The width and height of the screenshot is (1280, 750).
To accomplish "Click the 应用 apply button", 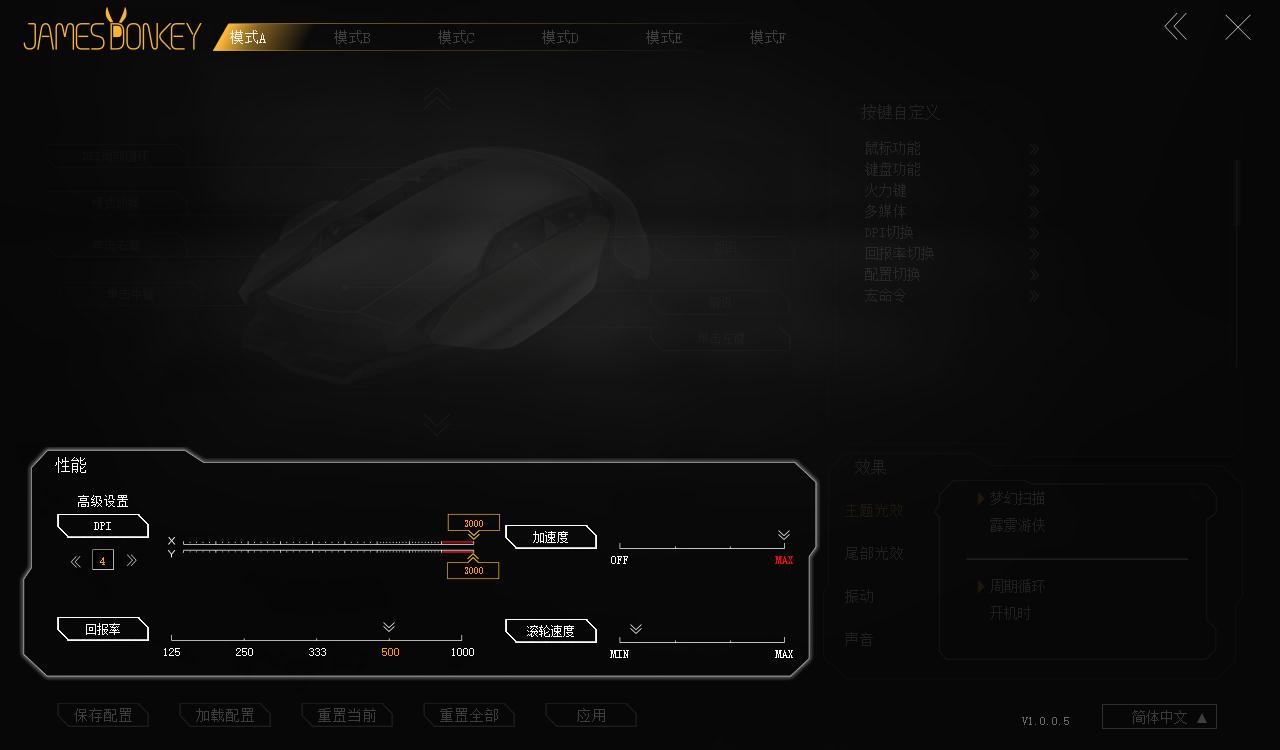I will click(591, 714).
